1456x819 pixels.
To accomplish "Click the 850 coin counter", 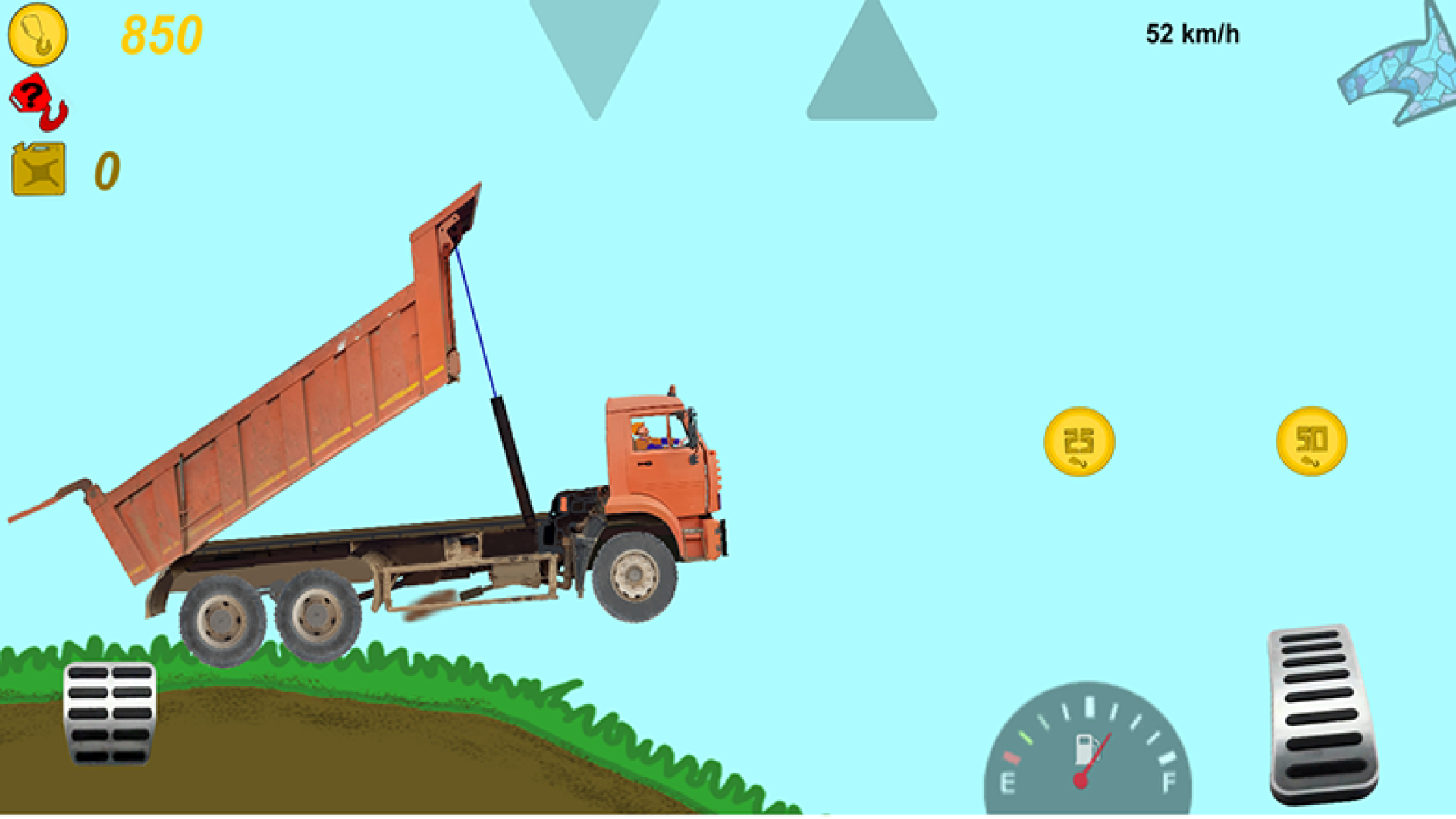I will (162, 36).
